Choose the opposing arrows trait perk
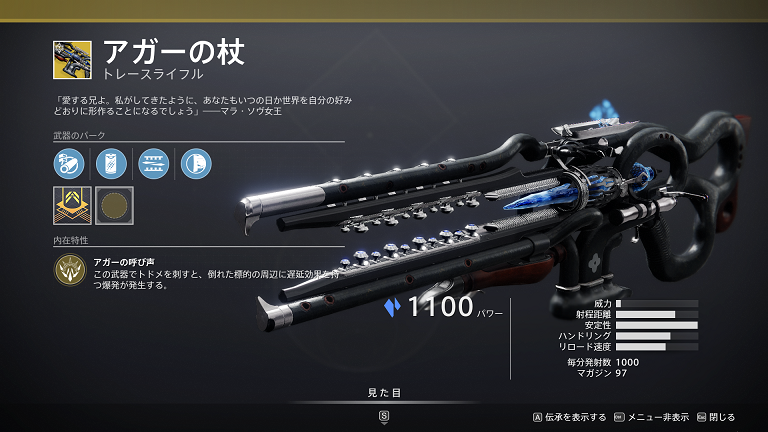The width and height of the screenshot is (768, 432). pos(153,163)
